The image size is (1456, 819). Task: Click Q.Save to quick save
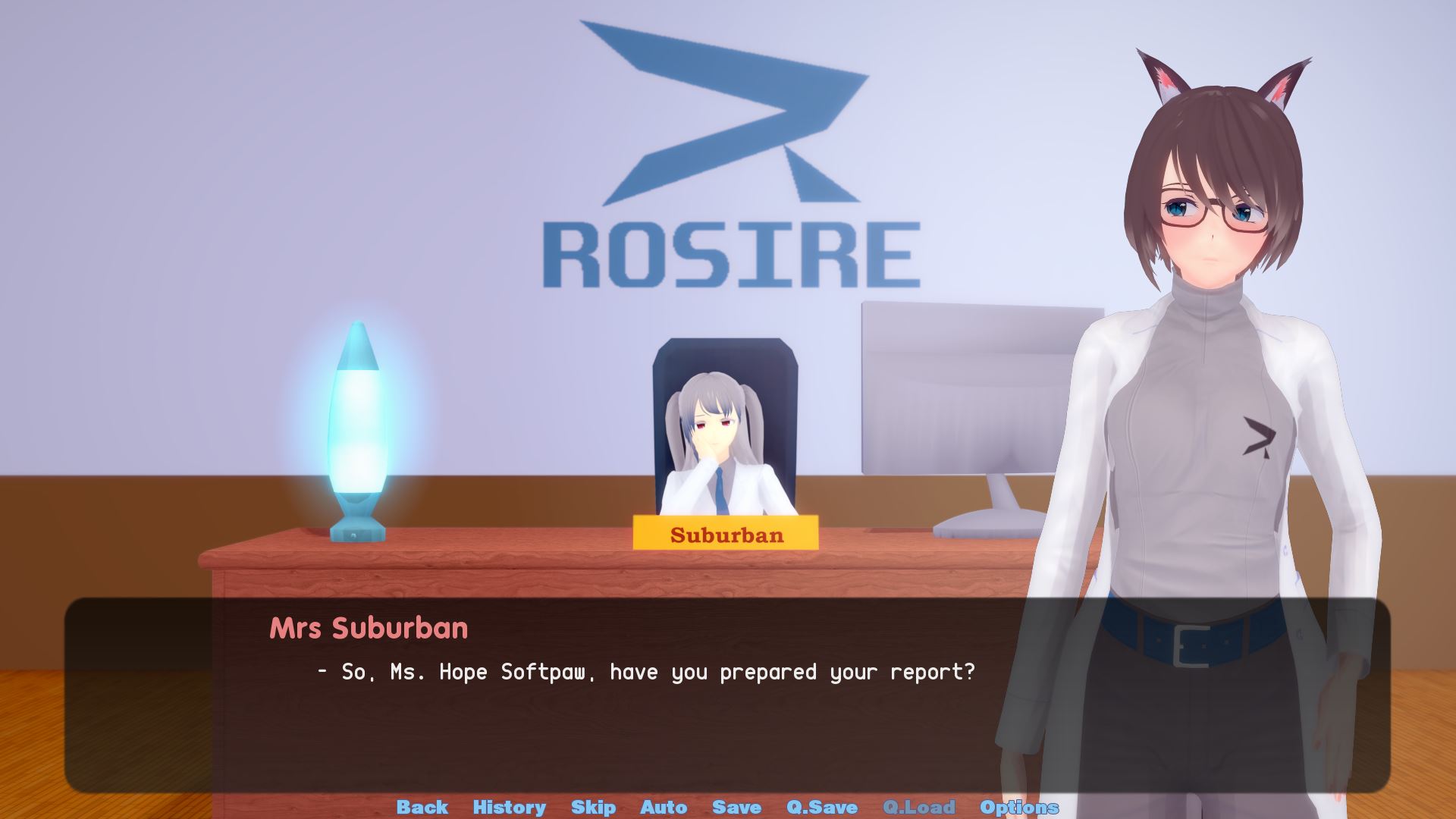point(822,807)
